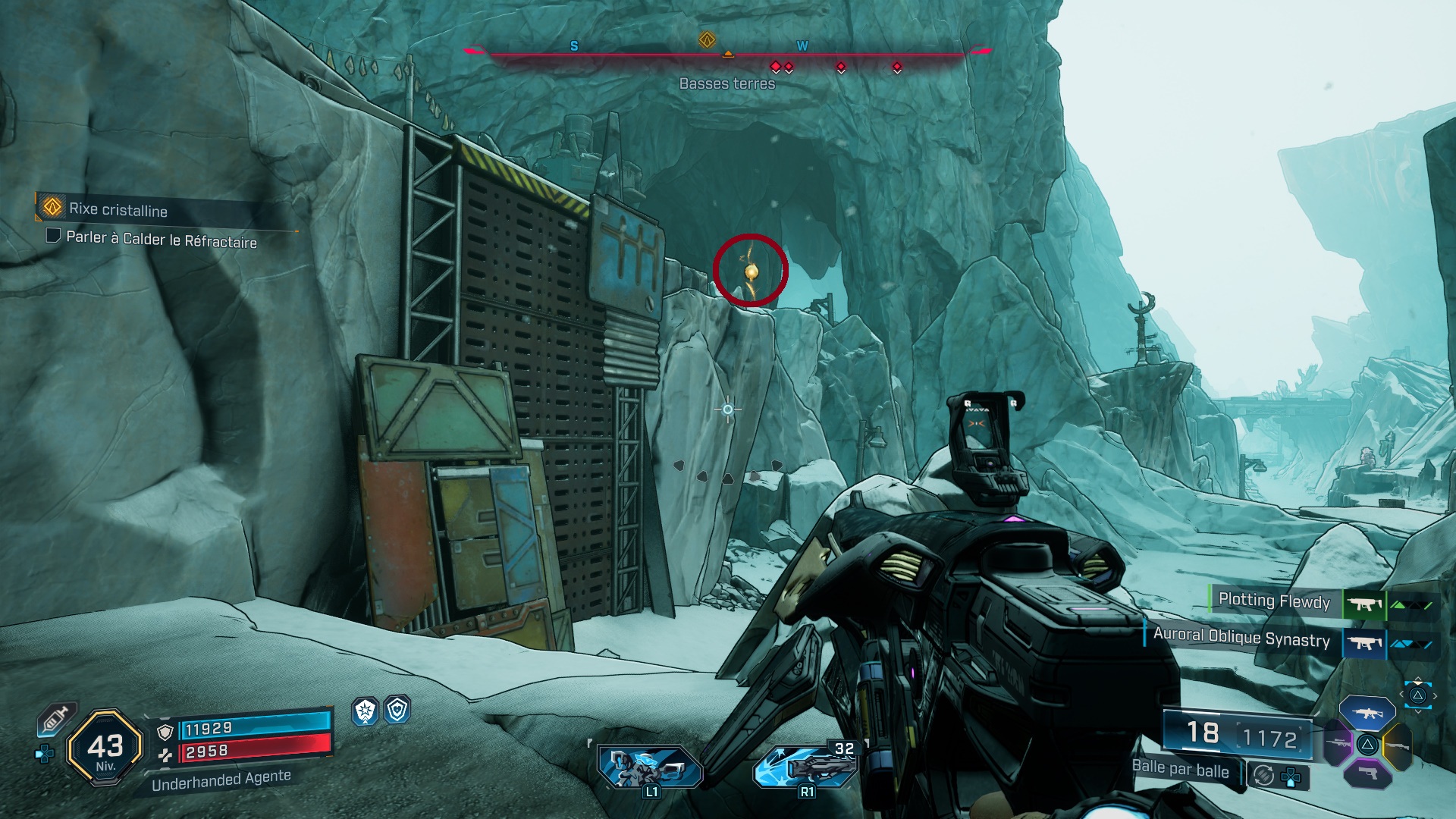
Task: Expand the weapon selector with the left chevron
Action: pos(1401,694)
